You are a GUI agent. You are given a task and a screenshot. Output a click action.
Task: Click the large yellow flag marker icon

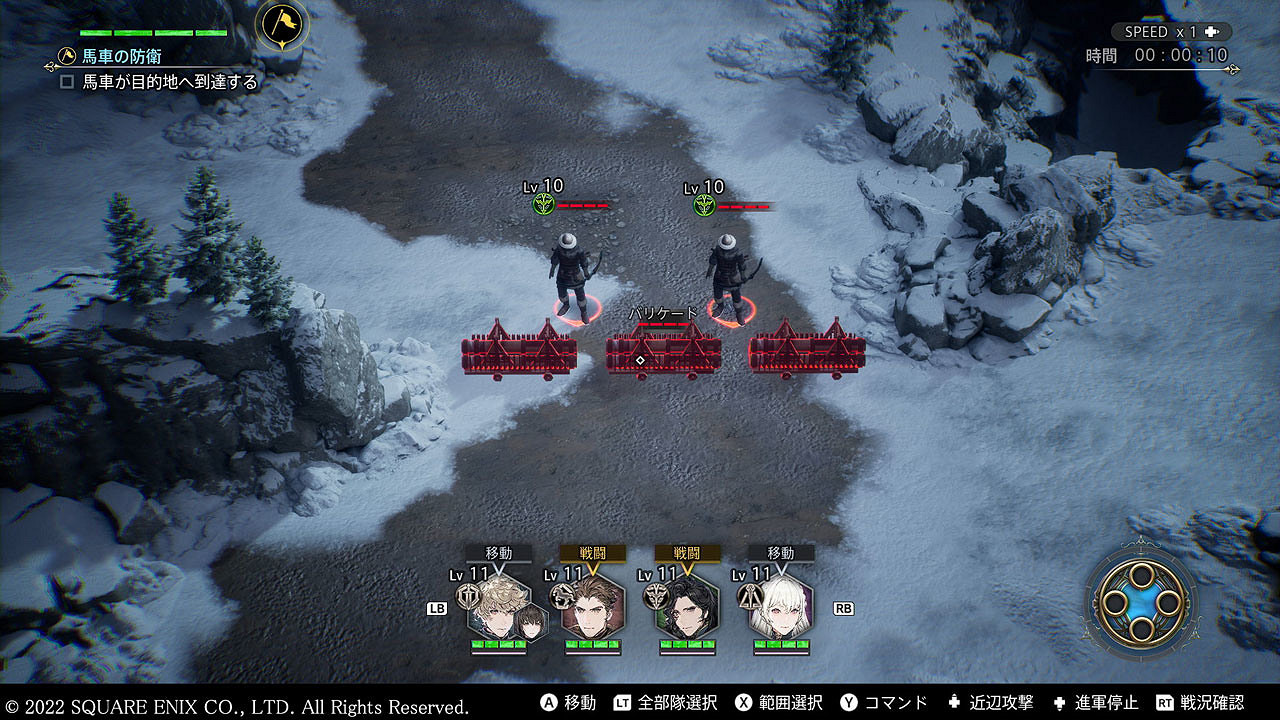point(281,25)
